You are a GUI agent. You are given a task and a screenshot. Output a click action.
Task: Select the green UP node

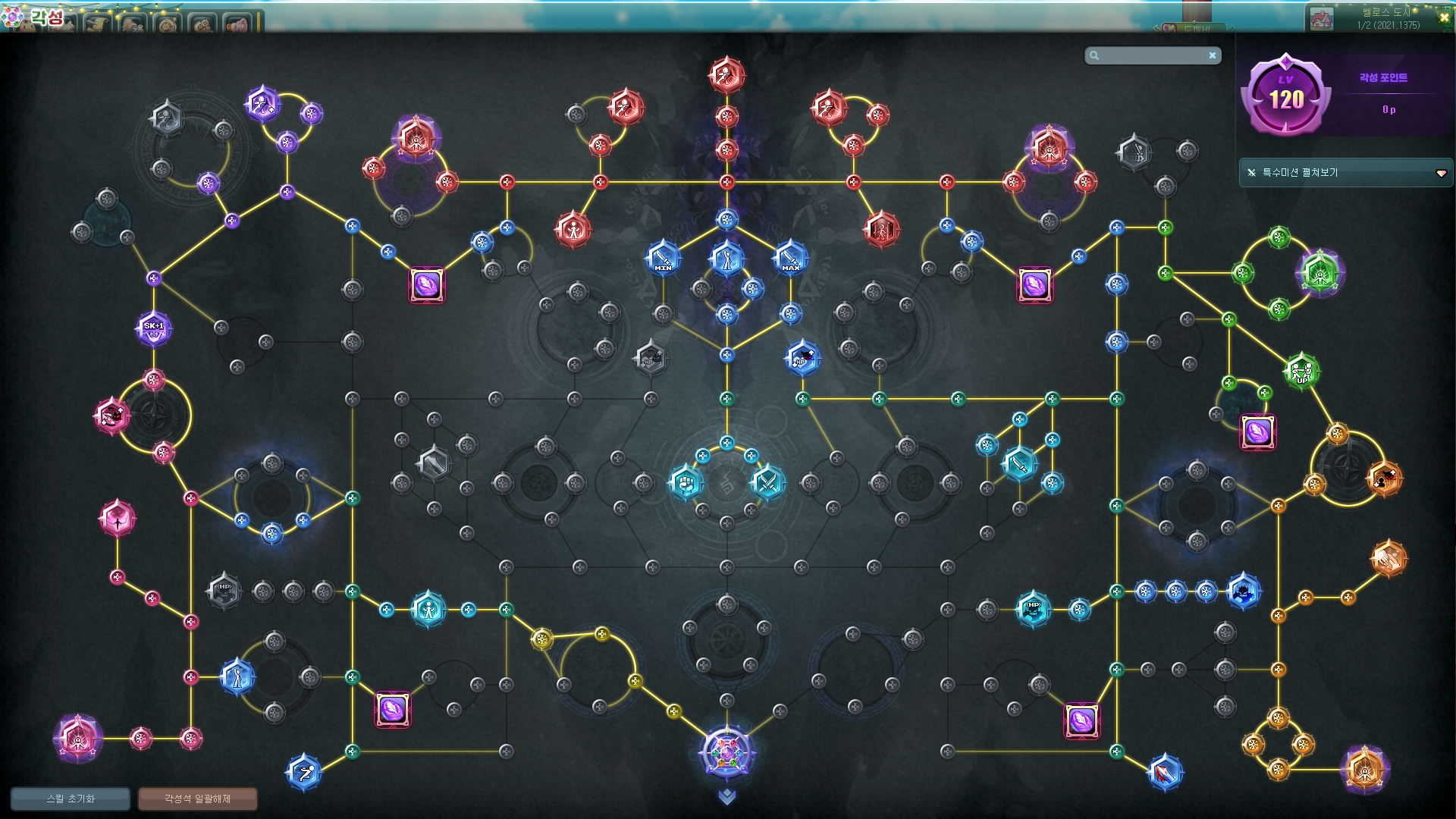pyautogui.click(x=1301, y=372)
